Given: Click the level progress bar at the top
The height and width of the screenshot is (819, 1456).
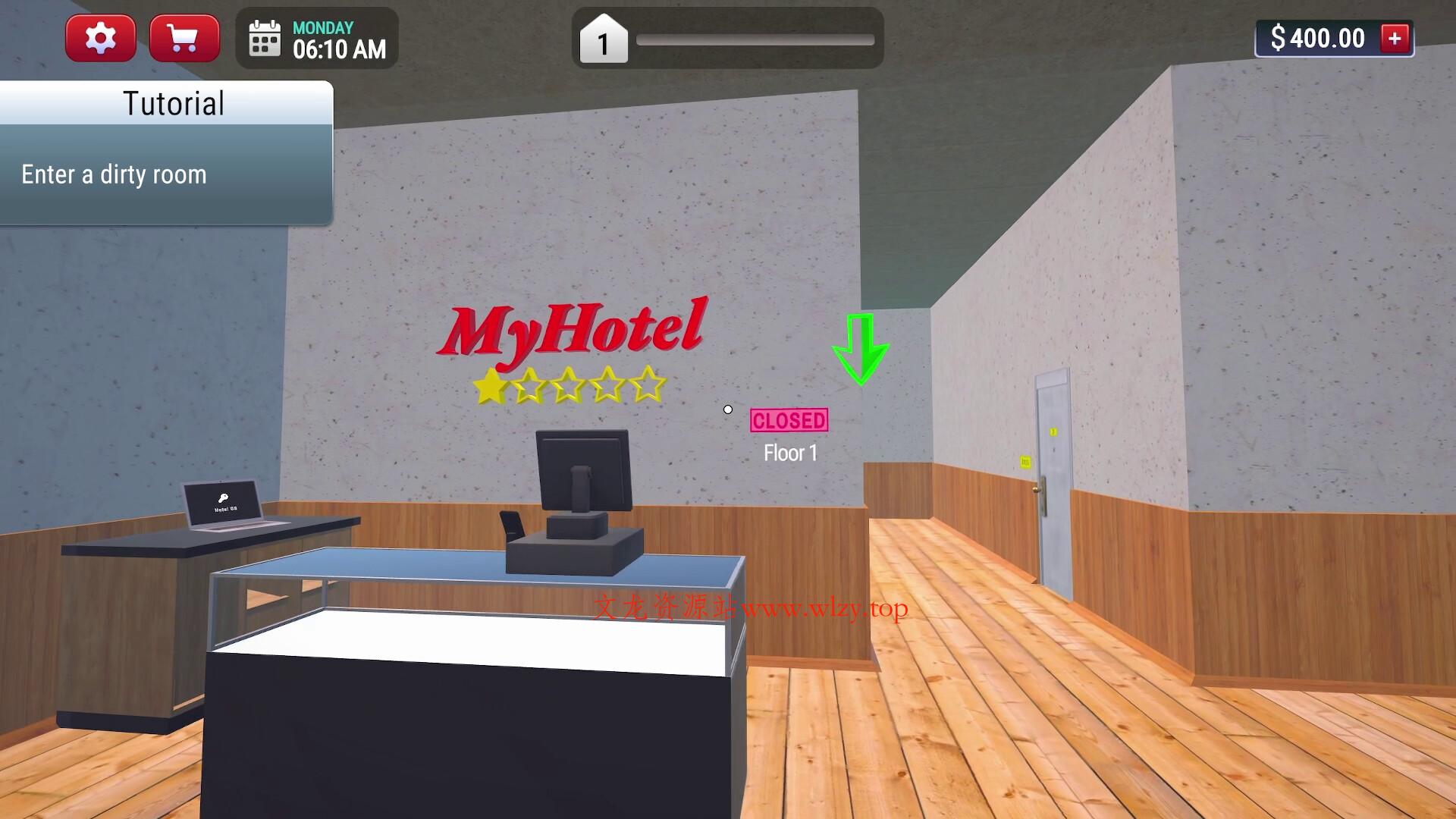Looking at the screenshot, I should tap(756, 38).
